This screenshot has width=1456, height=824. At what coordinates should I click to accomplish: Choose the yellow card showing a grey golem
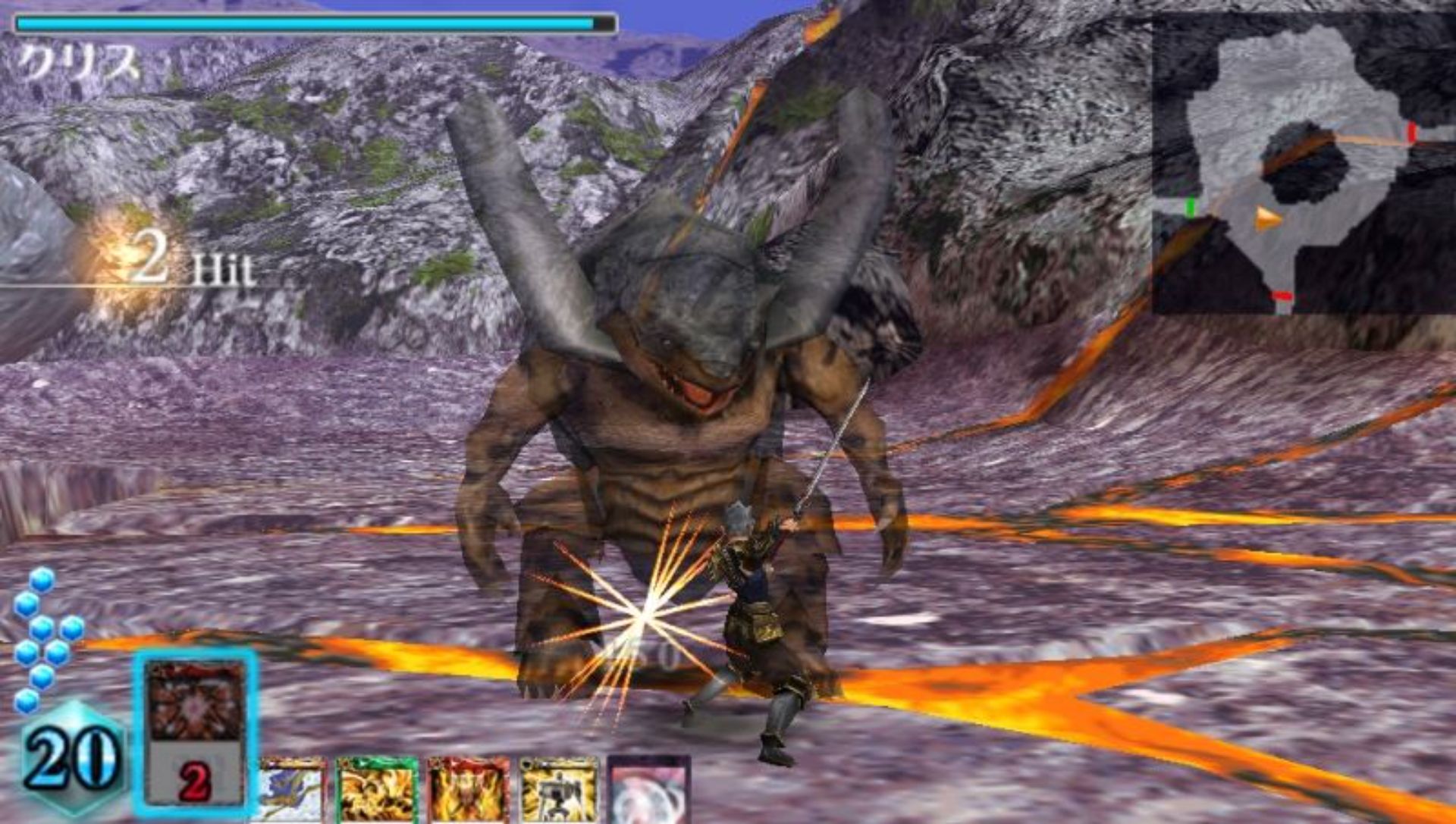(x=559, y=792)
